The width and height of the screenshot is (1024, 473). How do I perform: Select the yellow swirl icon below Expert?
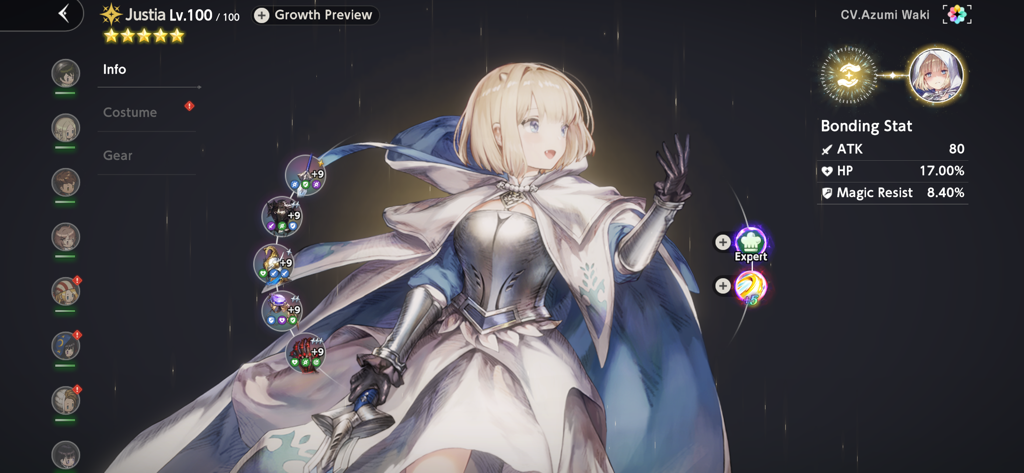pyautogui.click(x=751, y=287)
